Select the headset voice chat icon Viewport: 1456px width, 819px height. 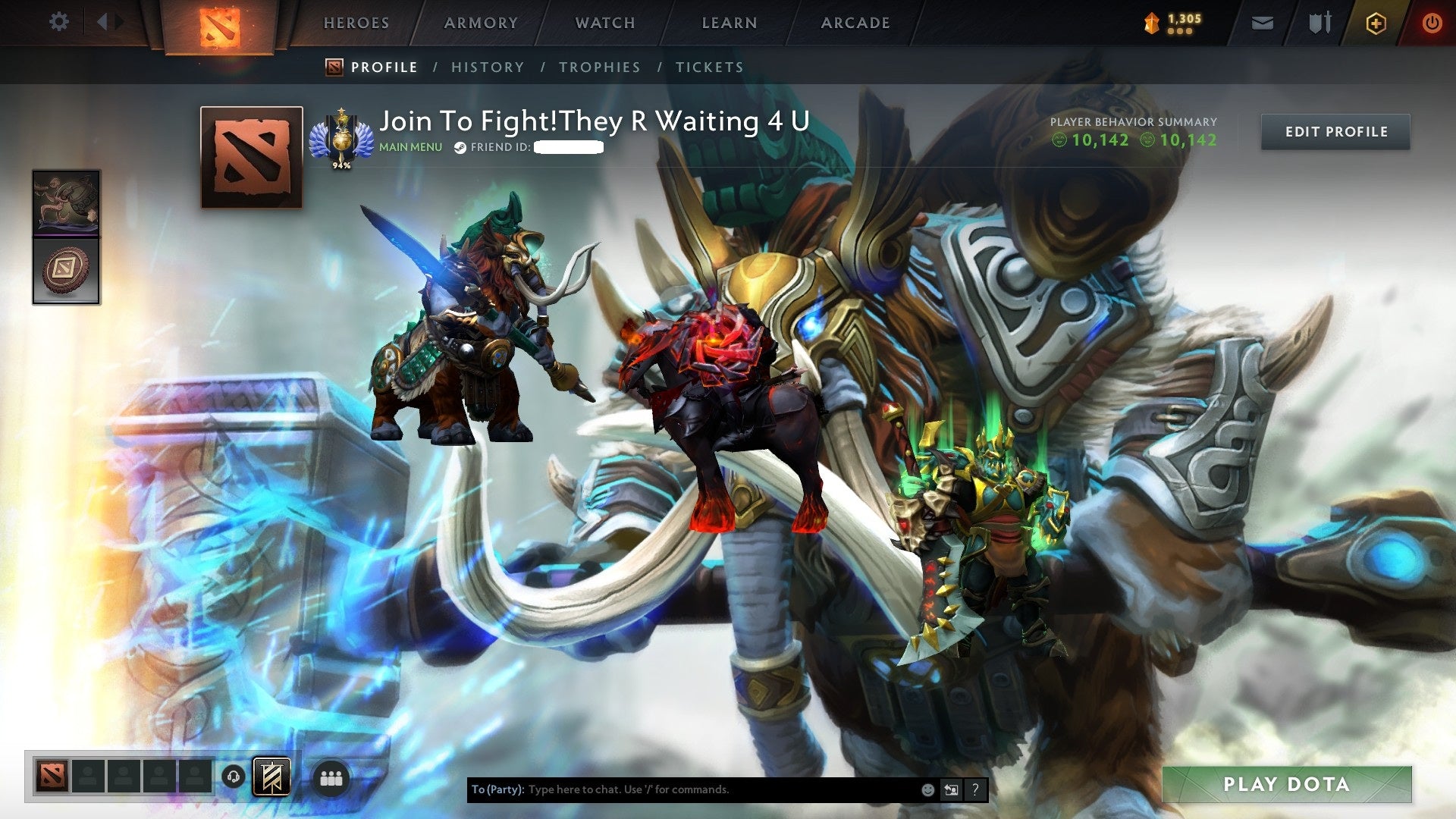[x=234, y=777]
